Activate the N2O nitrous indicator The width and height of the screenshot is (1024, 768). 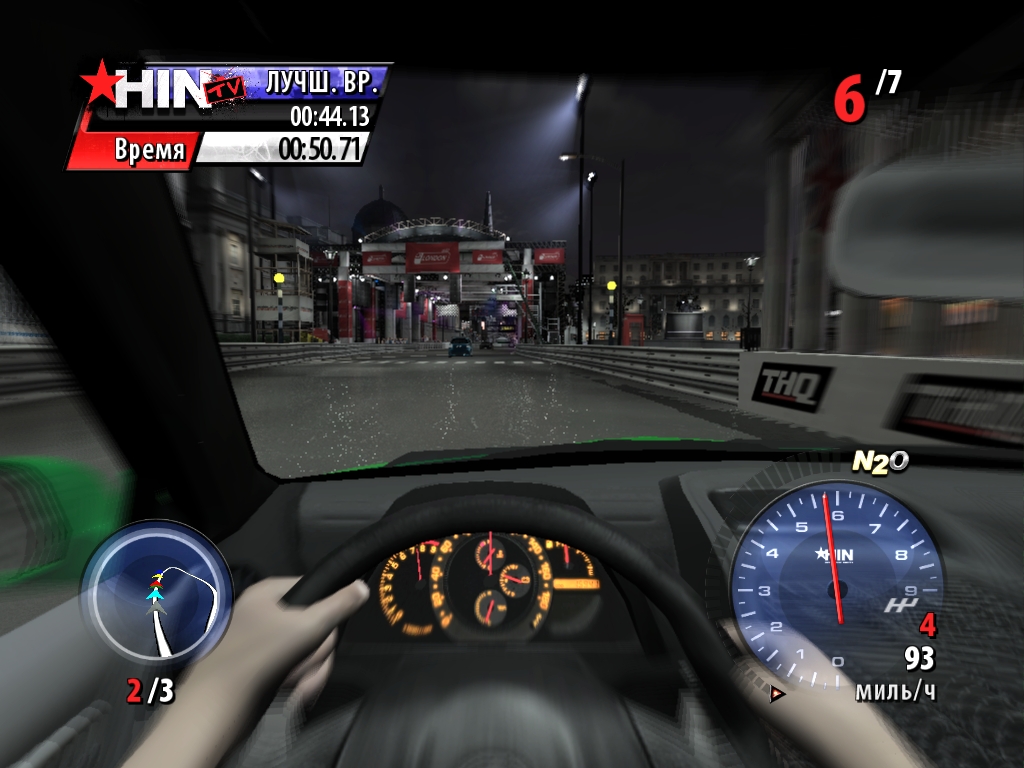[879, 461]
